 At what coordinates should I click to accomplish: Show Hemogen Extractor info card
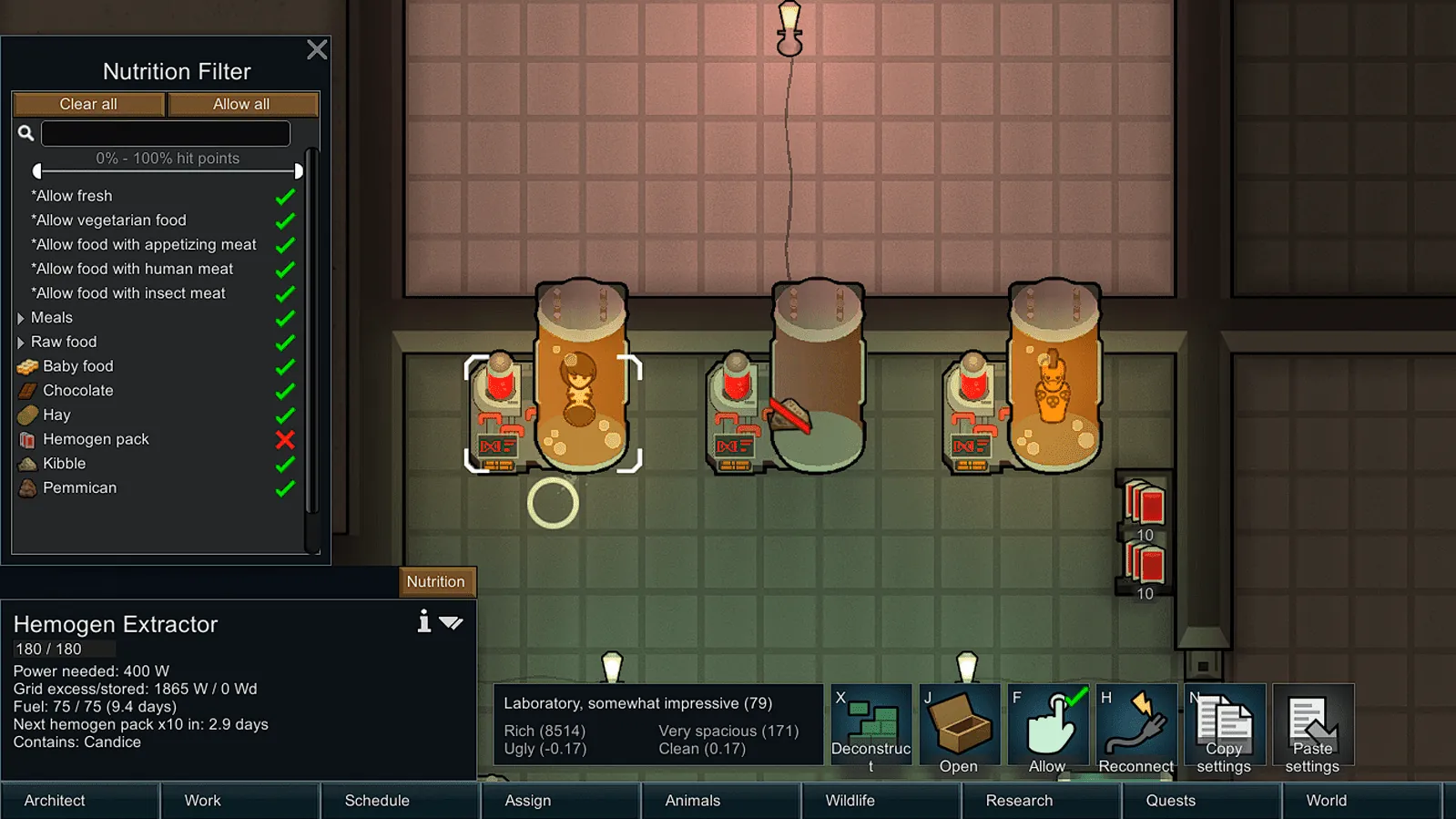click(x=423, y=622)
